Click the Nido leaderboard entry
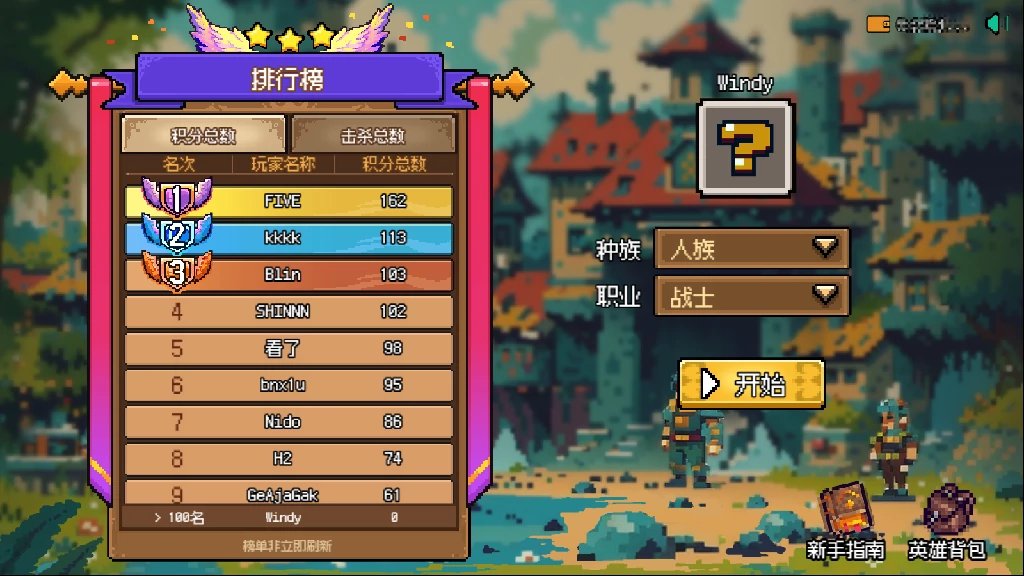This screenshot has height=576, width=1024. click(288, 422)
